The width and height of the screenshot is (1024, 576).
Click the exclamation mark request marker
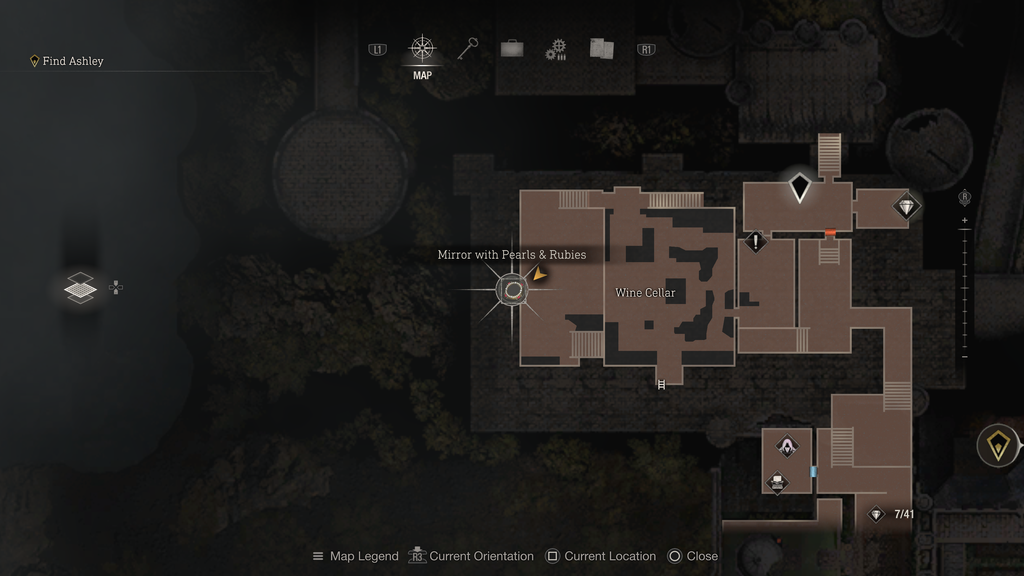pyautogui.click(x=755, y=241)
